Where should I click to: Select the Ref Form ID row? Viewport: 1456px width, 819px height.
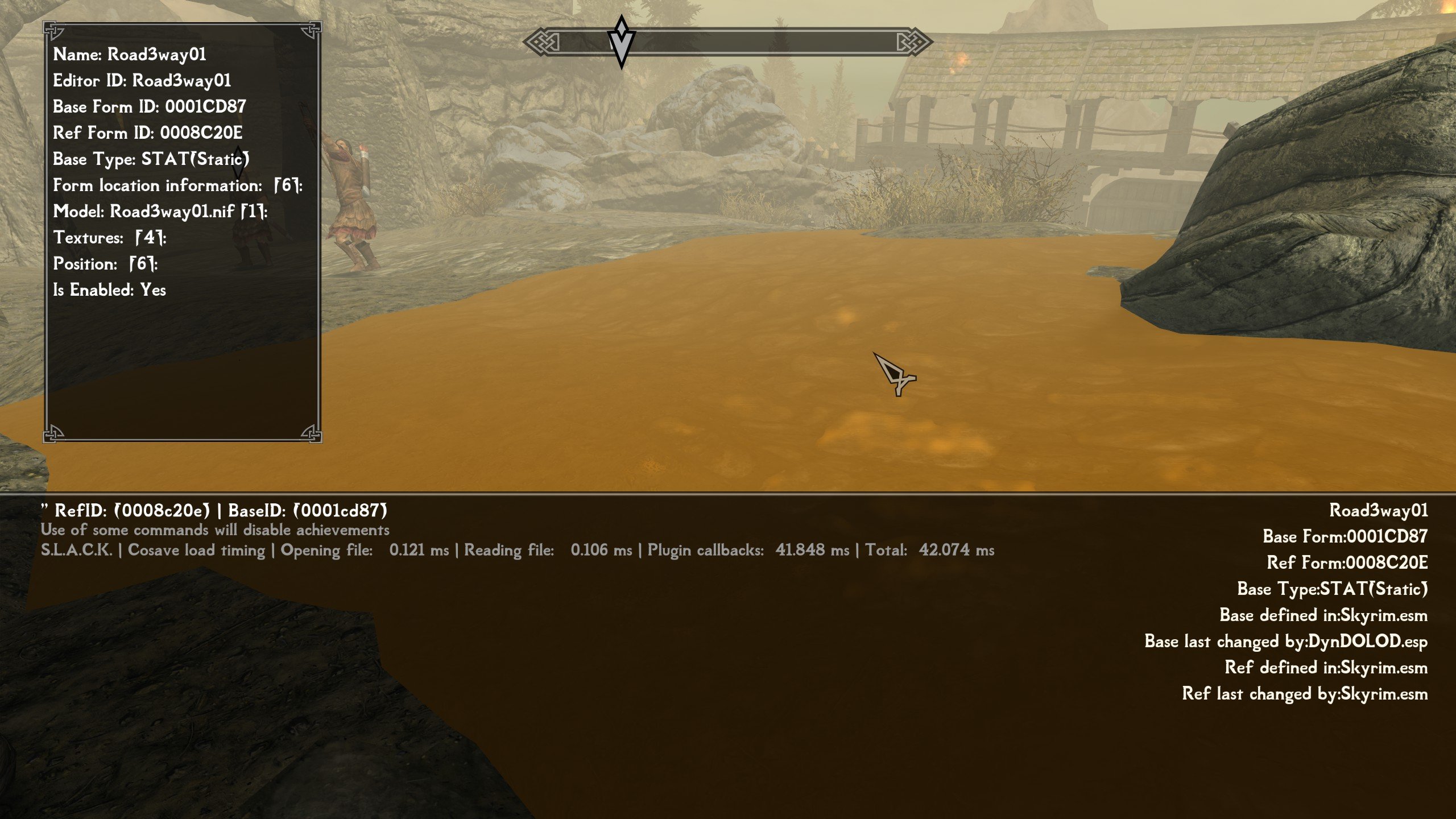pos(147,133)
